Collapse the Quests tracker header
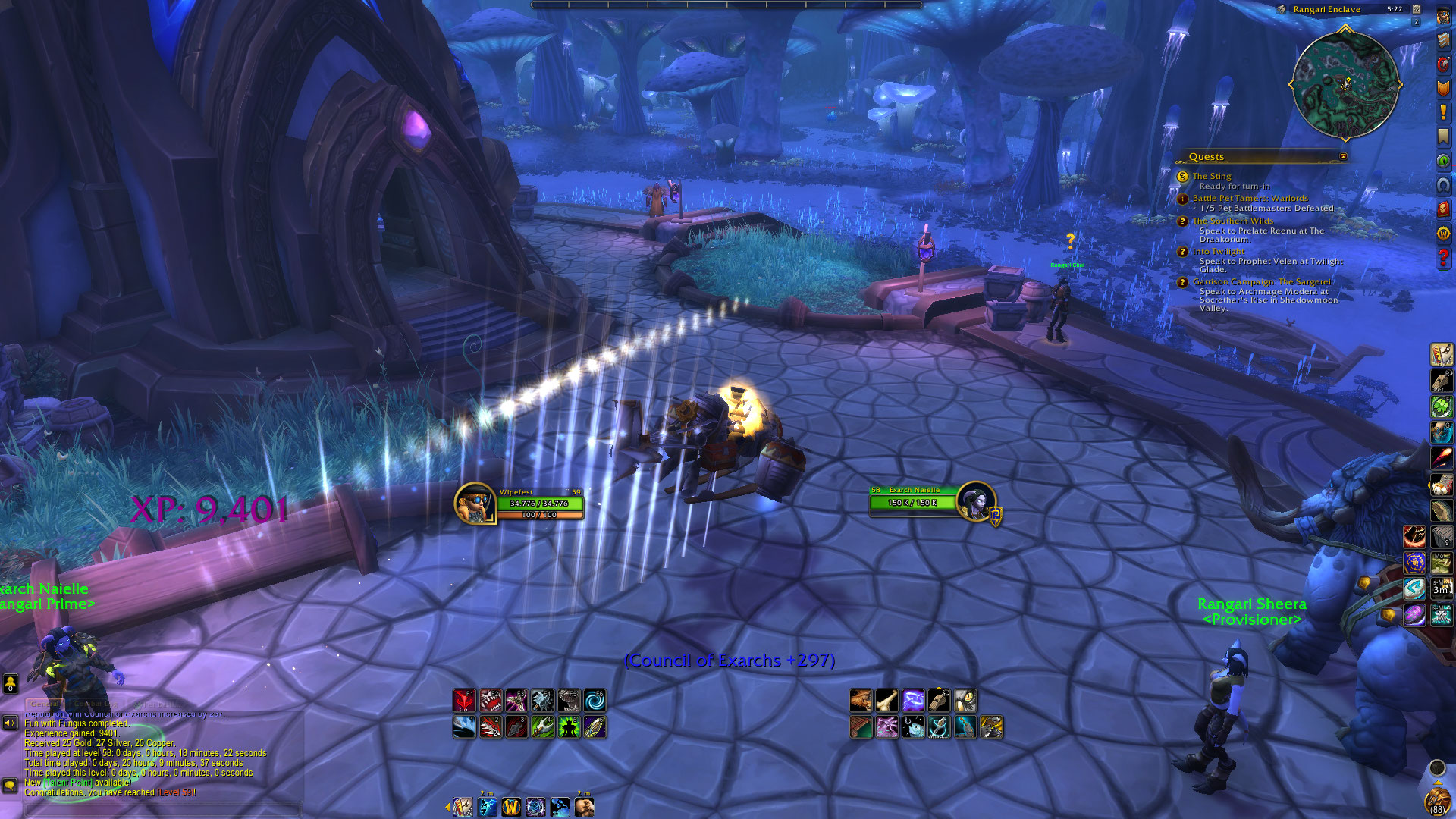This screenshot has width=1456, height=819. [x=1343, y=157]
